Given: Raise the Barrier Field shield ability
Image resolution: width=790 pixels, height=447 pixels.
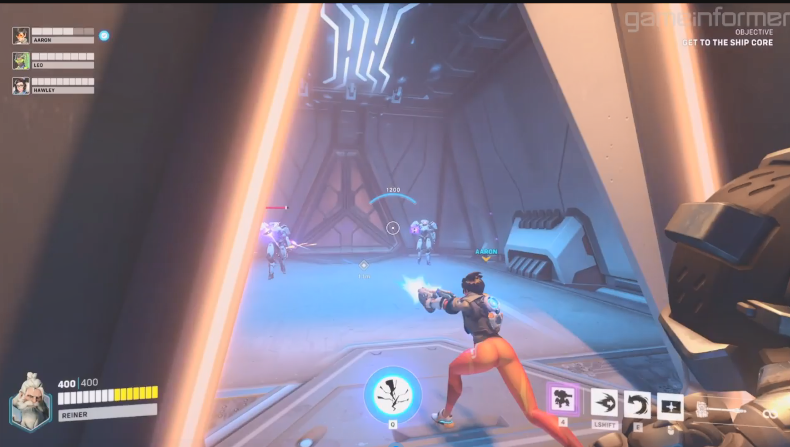Looking at the screenshot, I should 670,406.
